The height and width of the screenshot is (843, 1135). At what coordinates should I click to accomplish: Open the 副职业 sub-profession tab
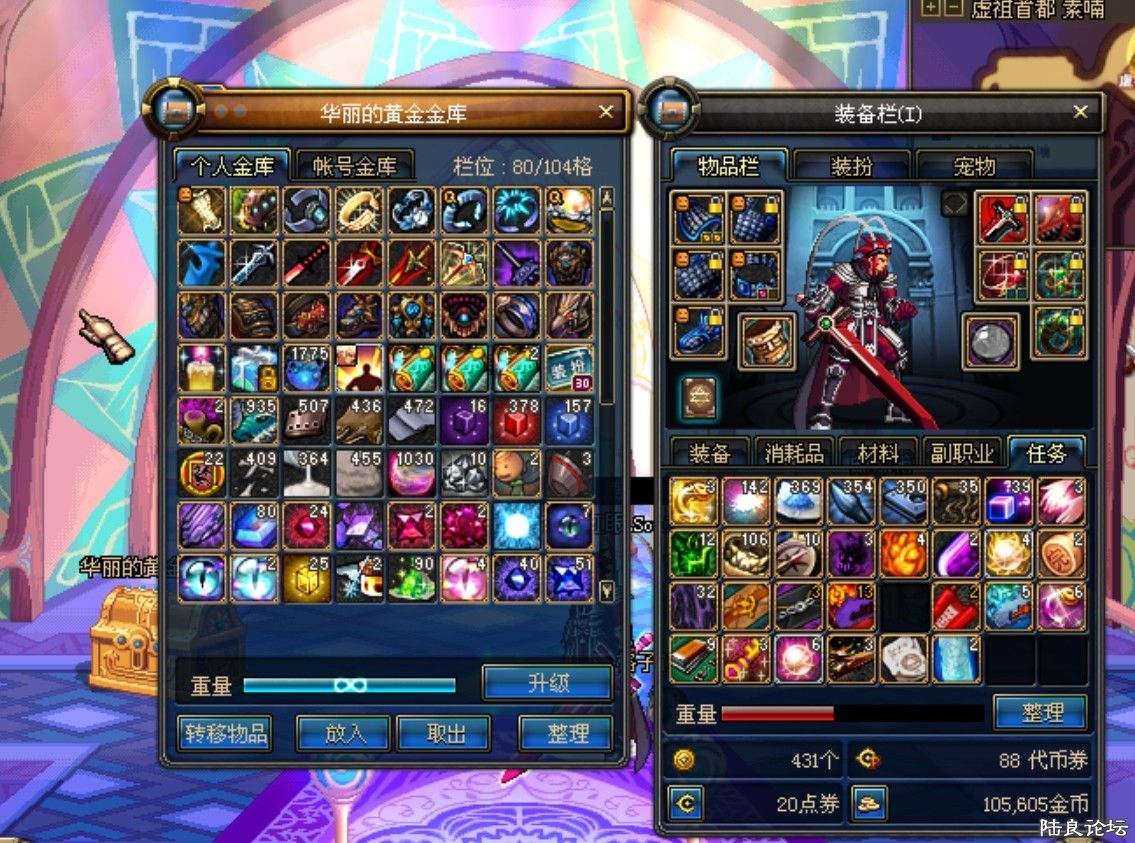[962, 453]
